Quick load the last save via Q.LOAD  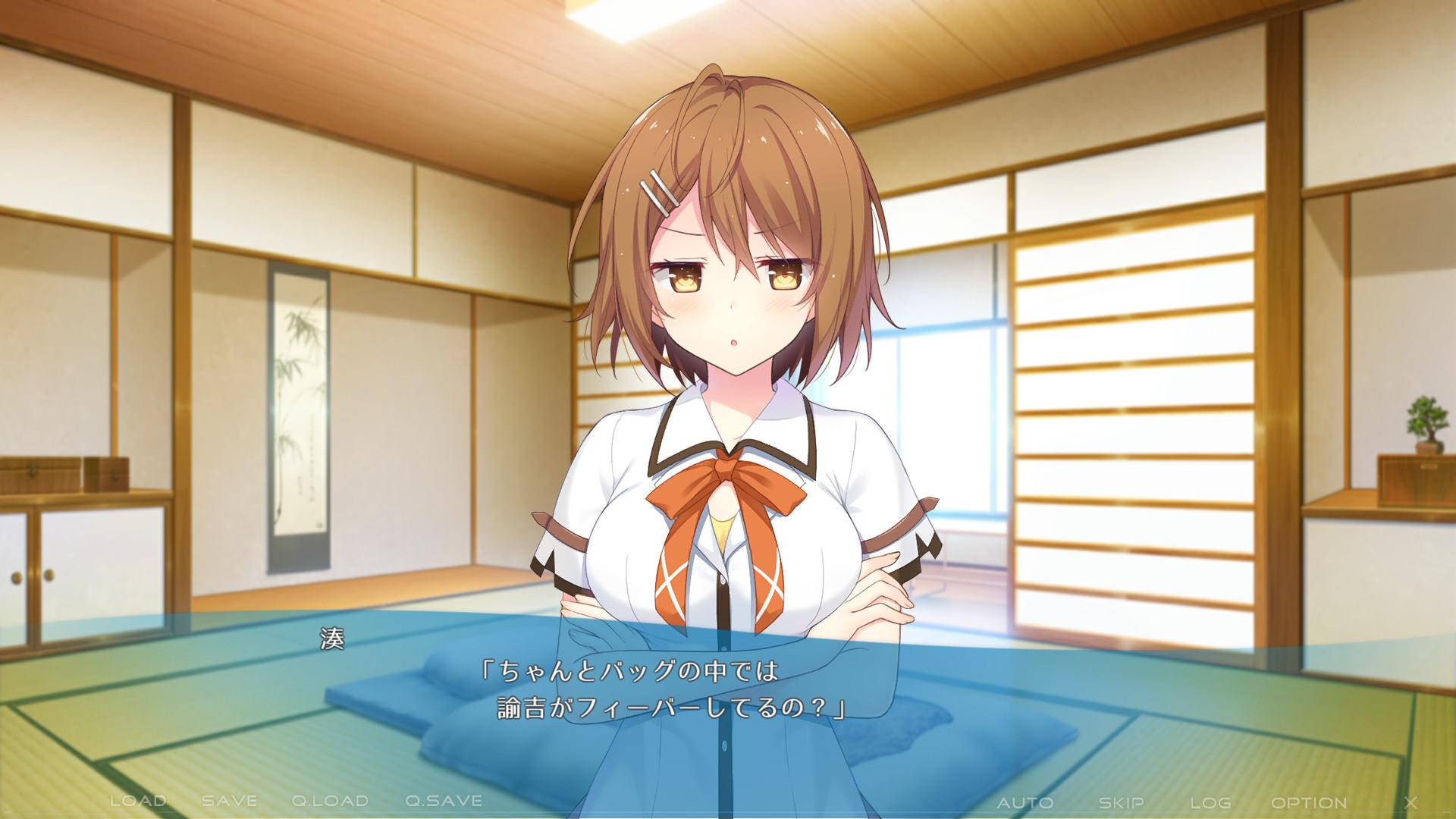coord(329,800)
